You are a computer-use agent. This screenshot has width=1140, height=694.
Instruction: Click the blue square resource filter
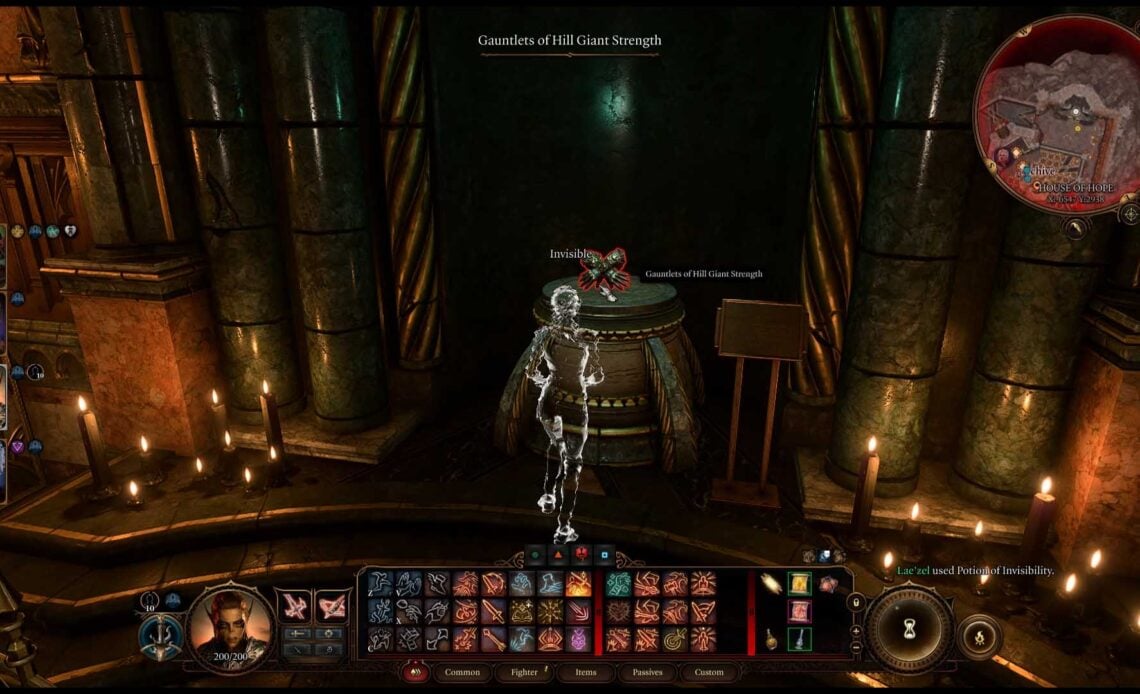[x=603, y=555]
